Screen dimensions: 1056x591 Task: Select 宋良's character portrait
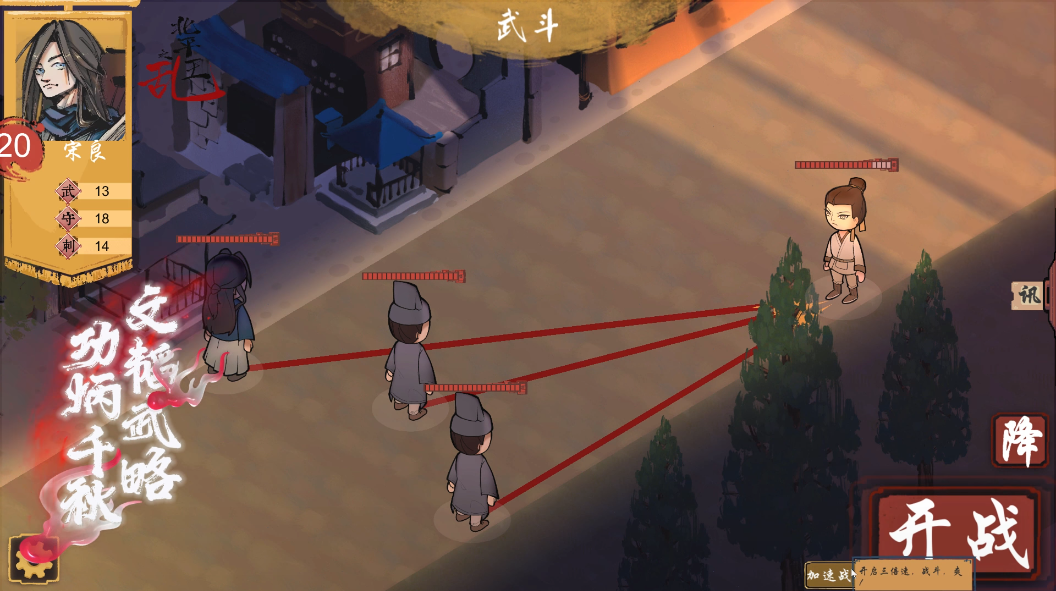click(x=70, y=75)
